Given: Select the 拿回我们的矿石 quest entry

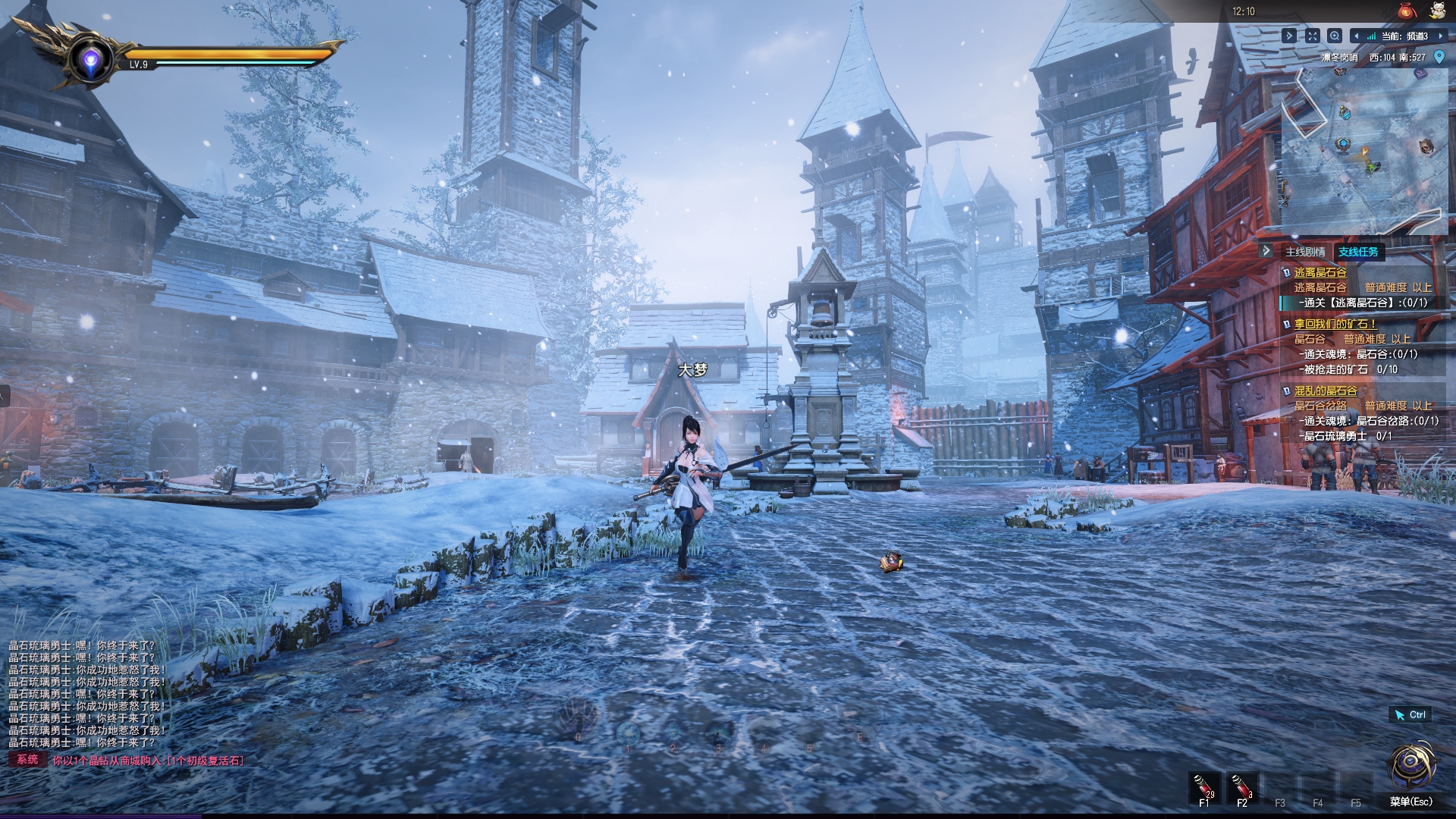Looking at the screenshot, I should pyautogui.click(x=1335, y=324).
